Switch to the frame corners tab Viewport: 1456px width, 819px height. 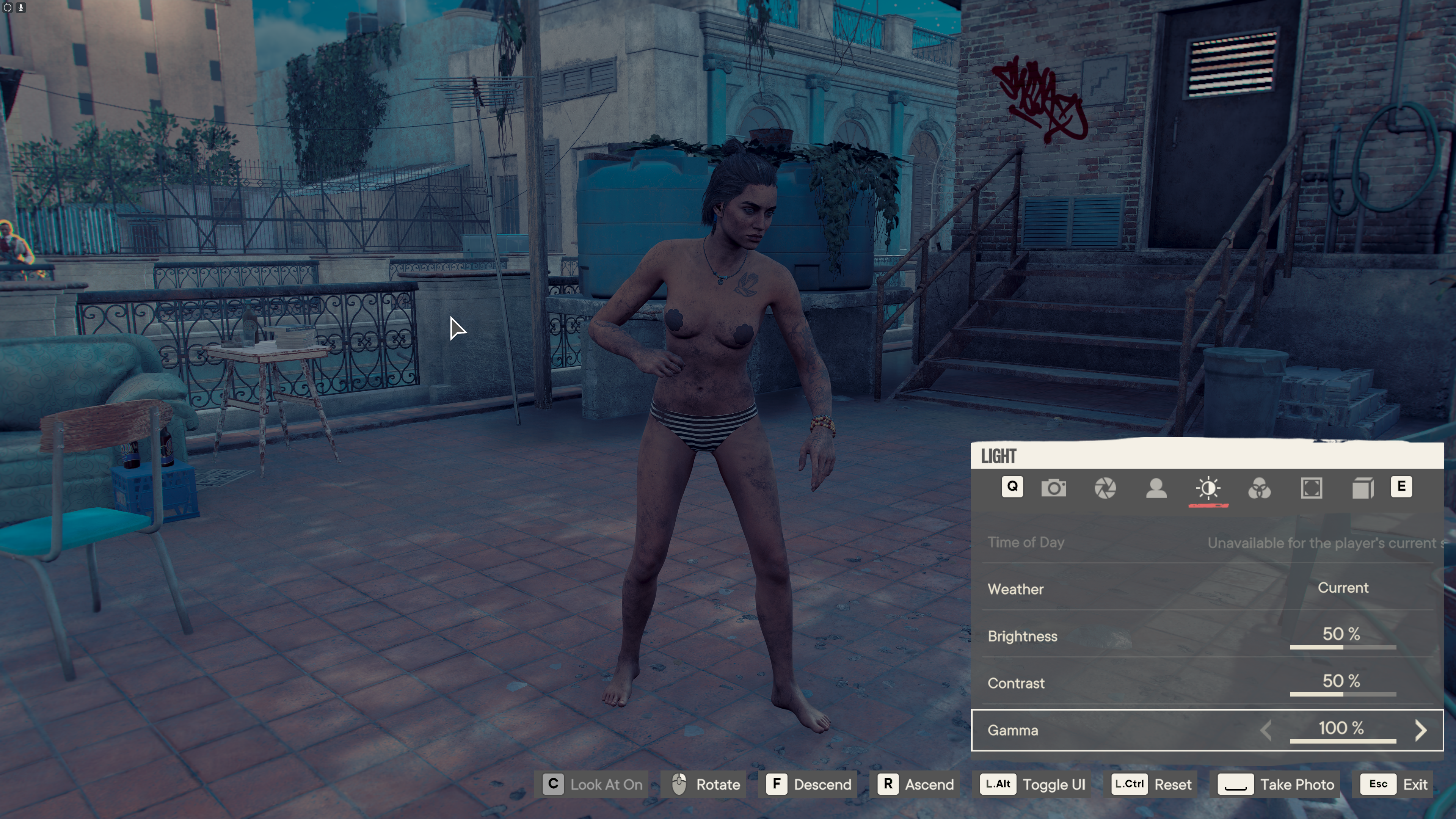pyautogui.click(x=1311, y=488)
